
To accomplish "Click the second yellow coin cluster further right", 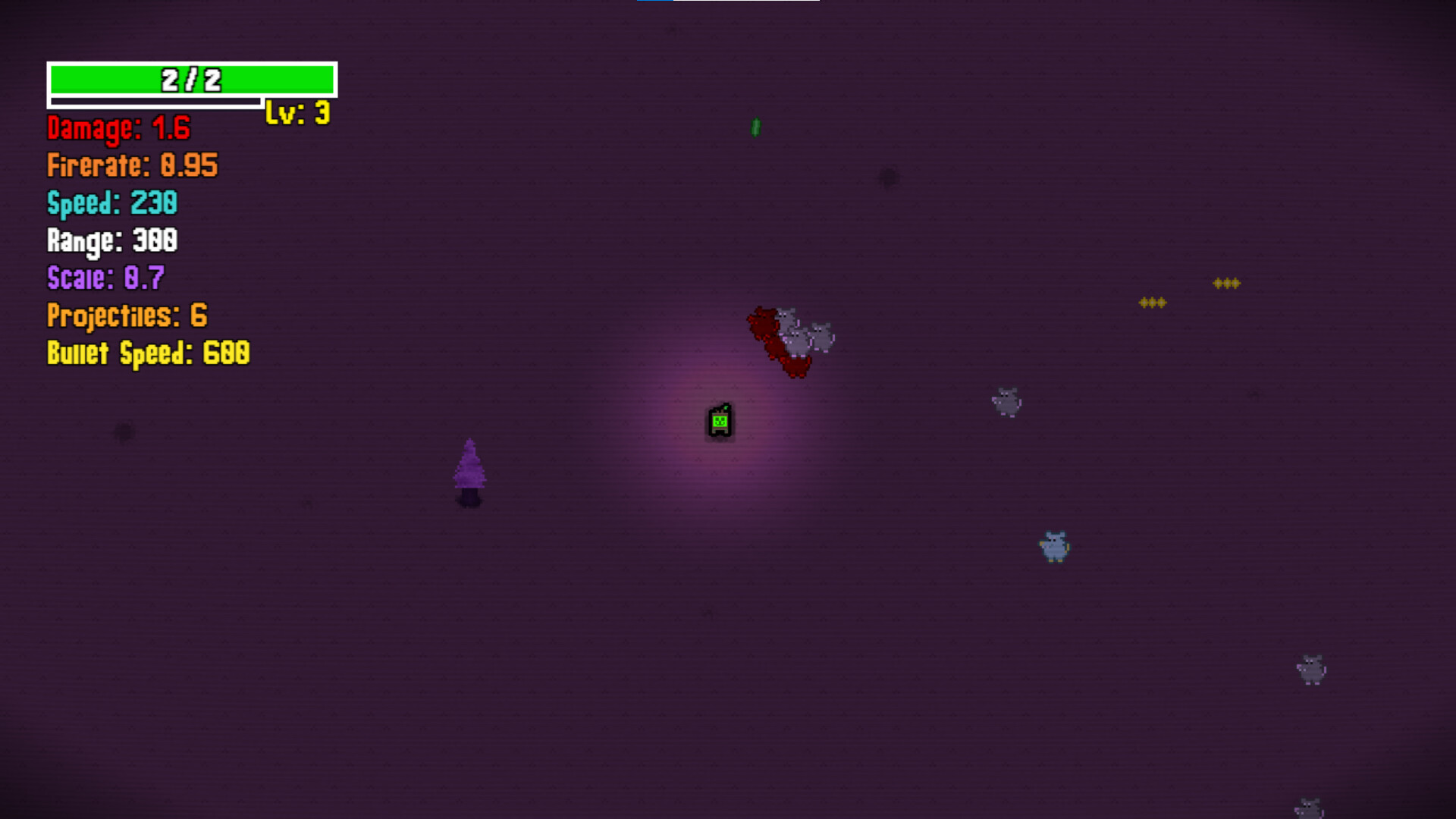I will click(x=1227, y=282).
